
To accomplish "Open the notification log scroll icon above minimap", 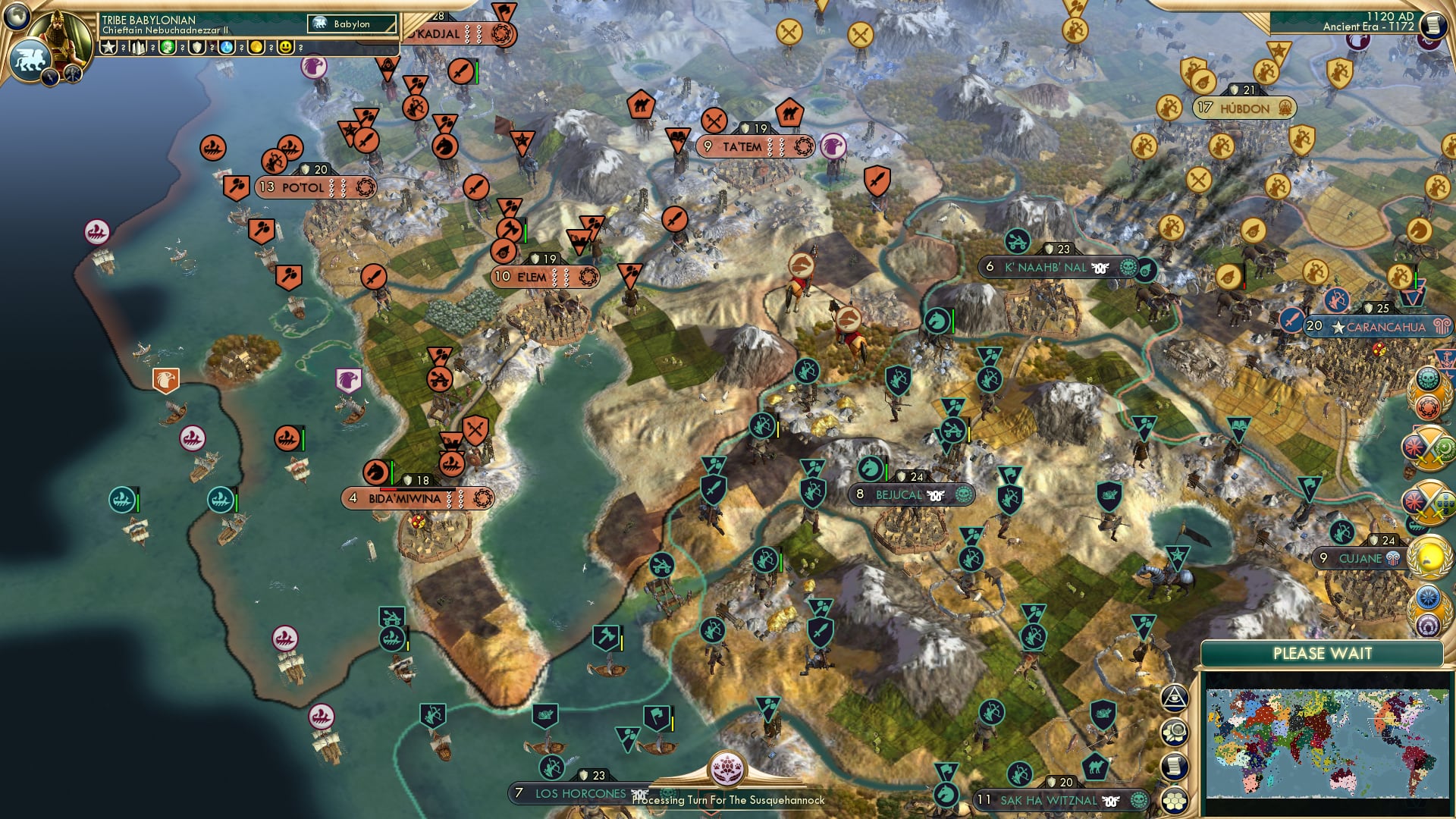I will (x=1175, y=766).
